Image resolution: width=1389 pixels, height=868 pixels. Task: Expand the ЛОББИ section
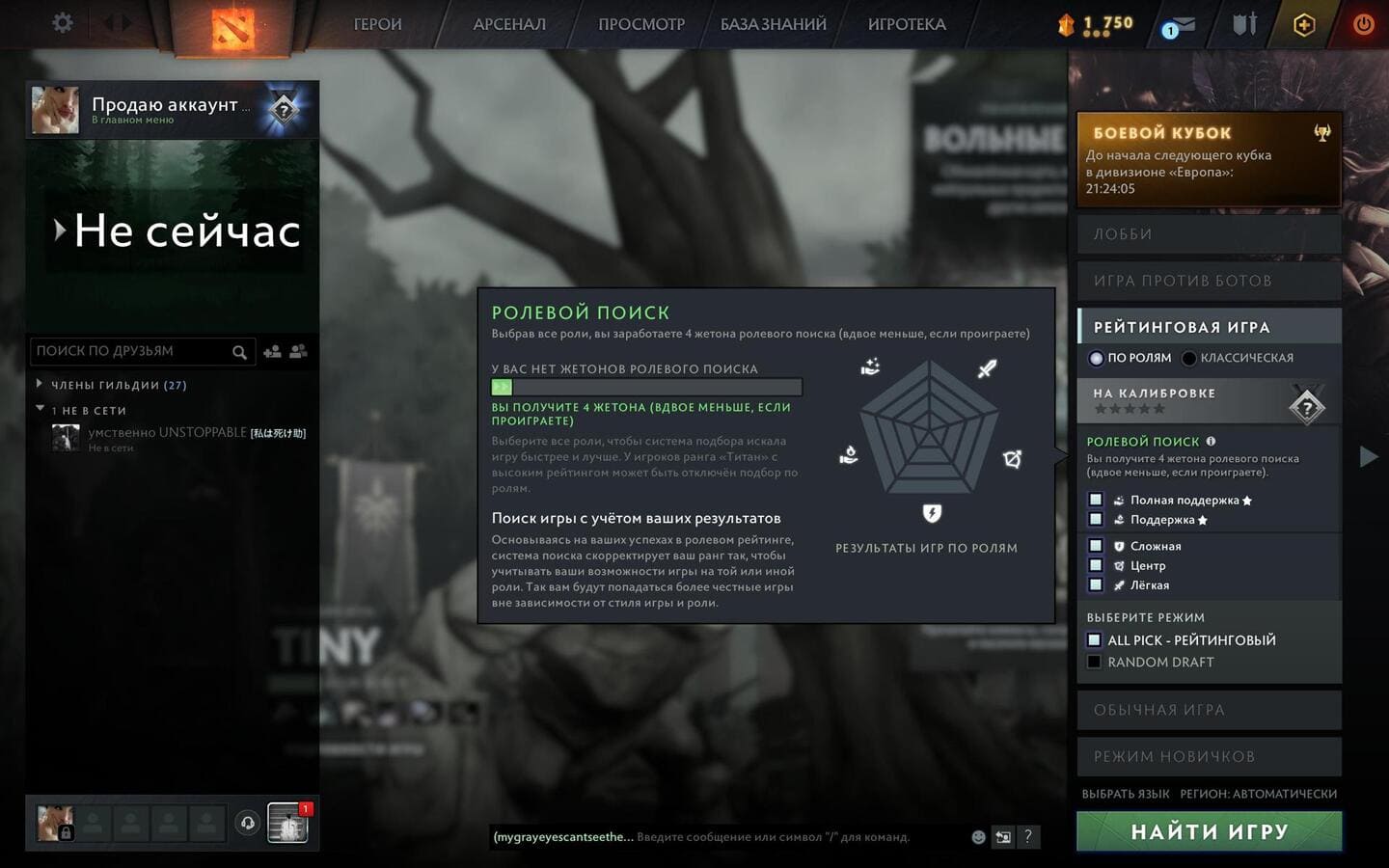(x=1209, y=234)
